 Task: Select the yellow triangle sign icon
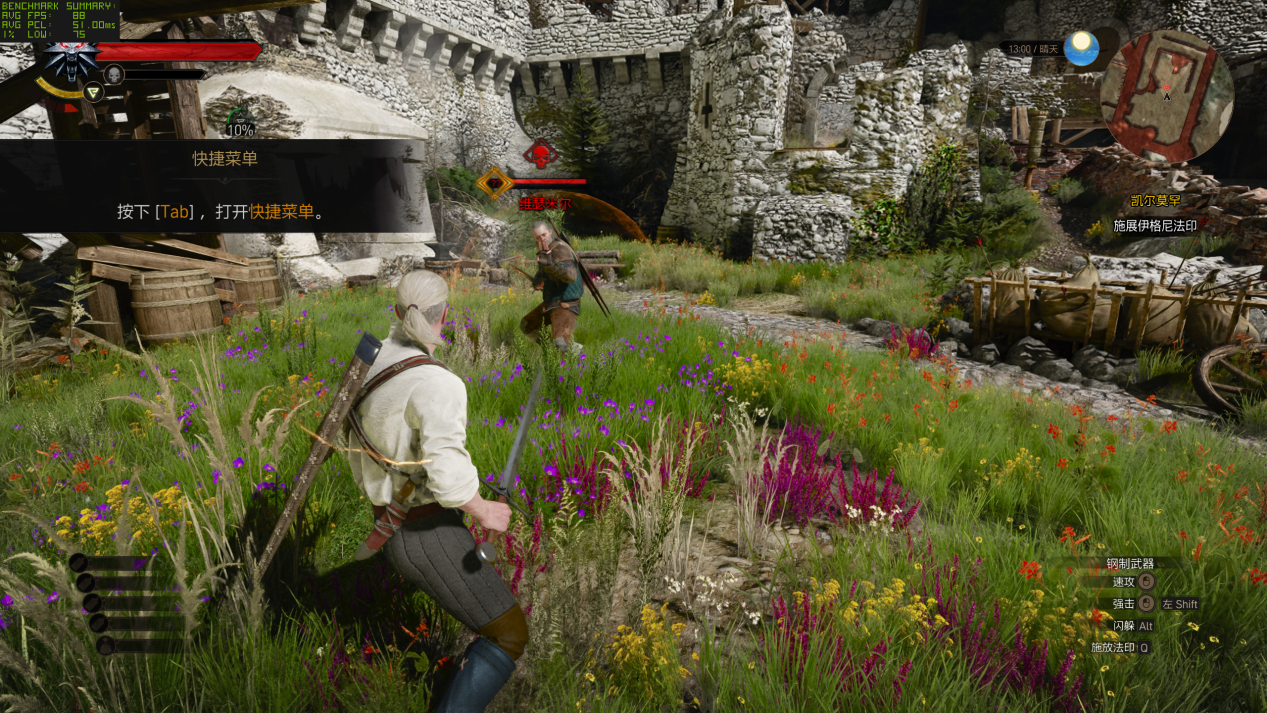93,92
